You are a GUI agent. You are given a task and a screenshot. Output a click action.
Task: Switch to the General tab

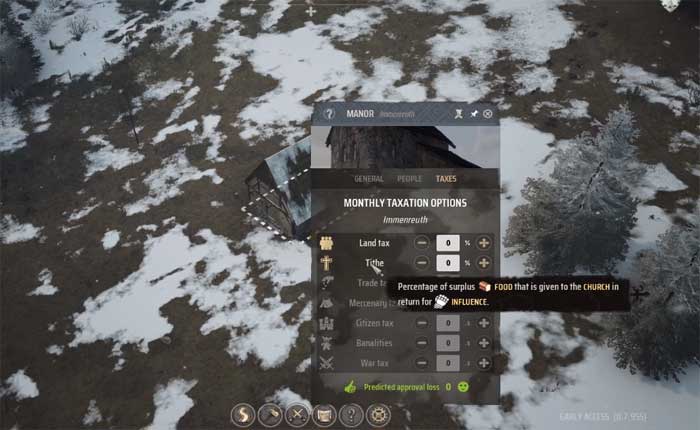pyautogui.click(x=369, y=179)
